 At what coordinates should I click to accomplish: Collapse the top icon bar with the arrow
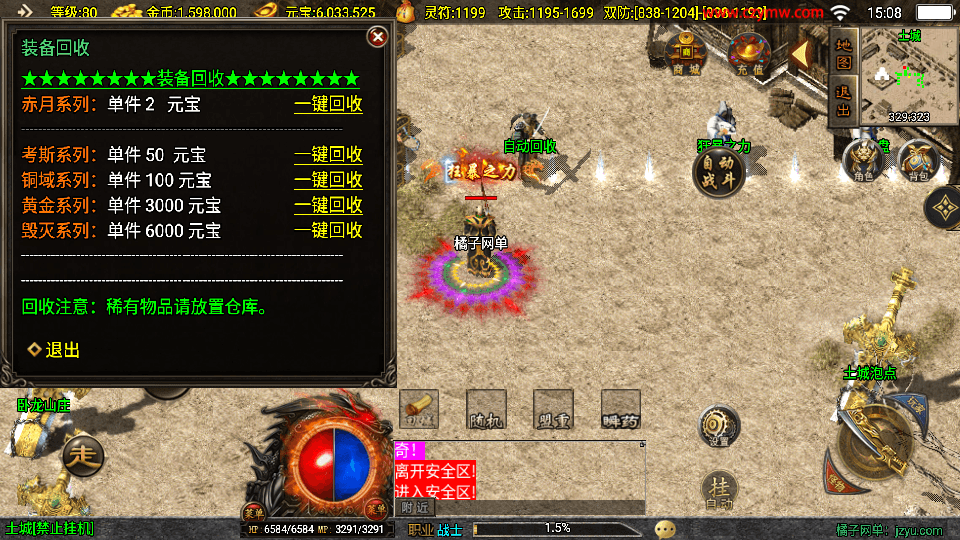[801, 55]
